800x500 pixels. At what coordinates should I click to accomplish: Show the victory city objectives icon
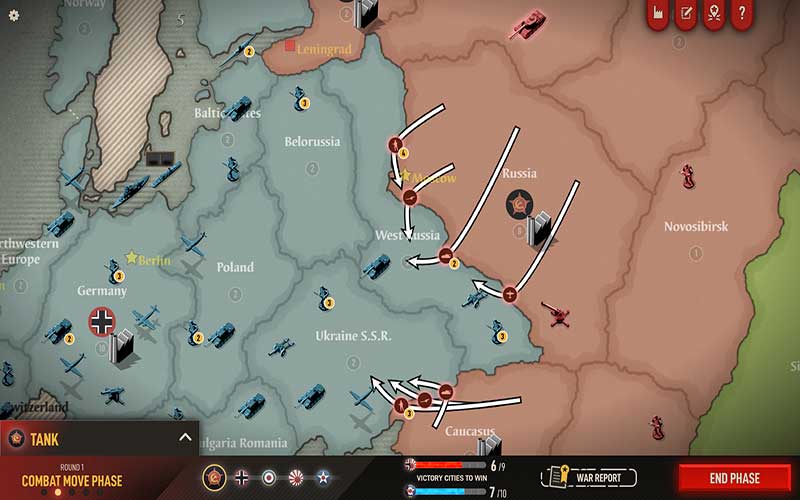click(713, 14)
